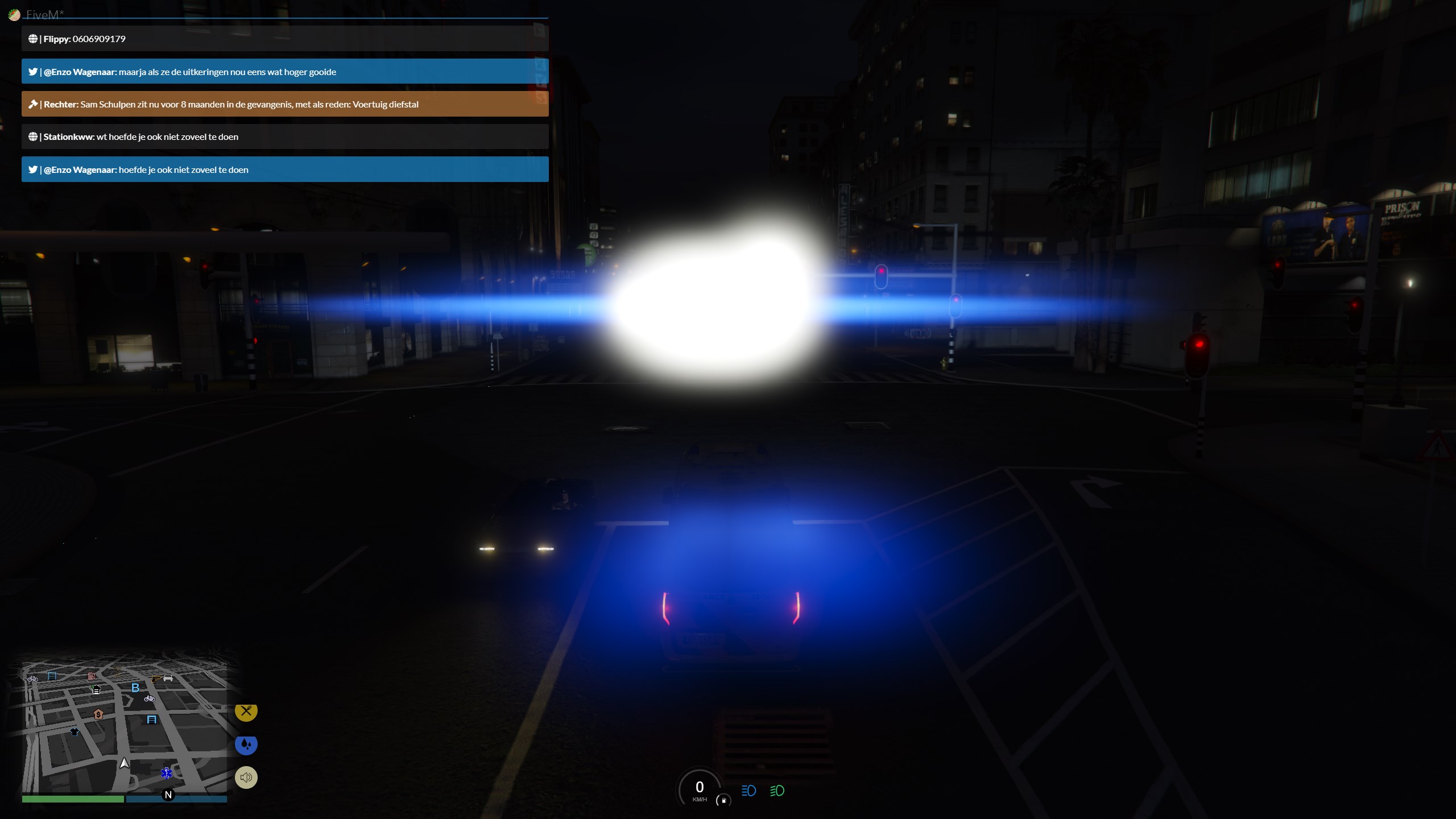The width and height of the screenshot is (1456, 819).
Task: Select the blue medical star map marker
Action: click(x=167, y=773)
